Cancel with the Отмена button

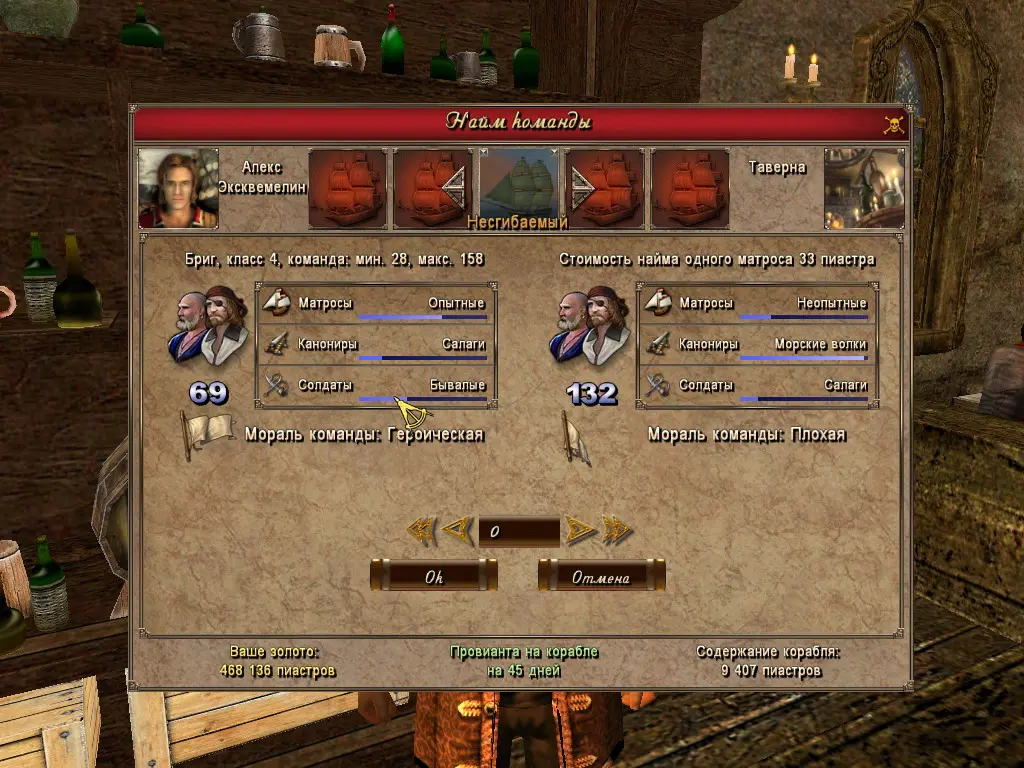pyautogui.click(x=601, y=576)
